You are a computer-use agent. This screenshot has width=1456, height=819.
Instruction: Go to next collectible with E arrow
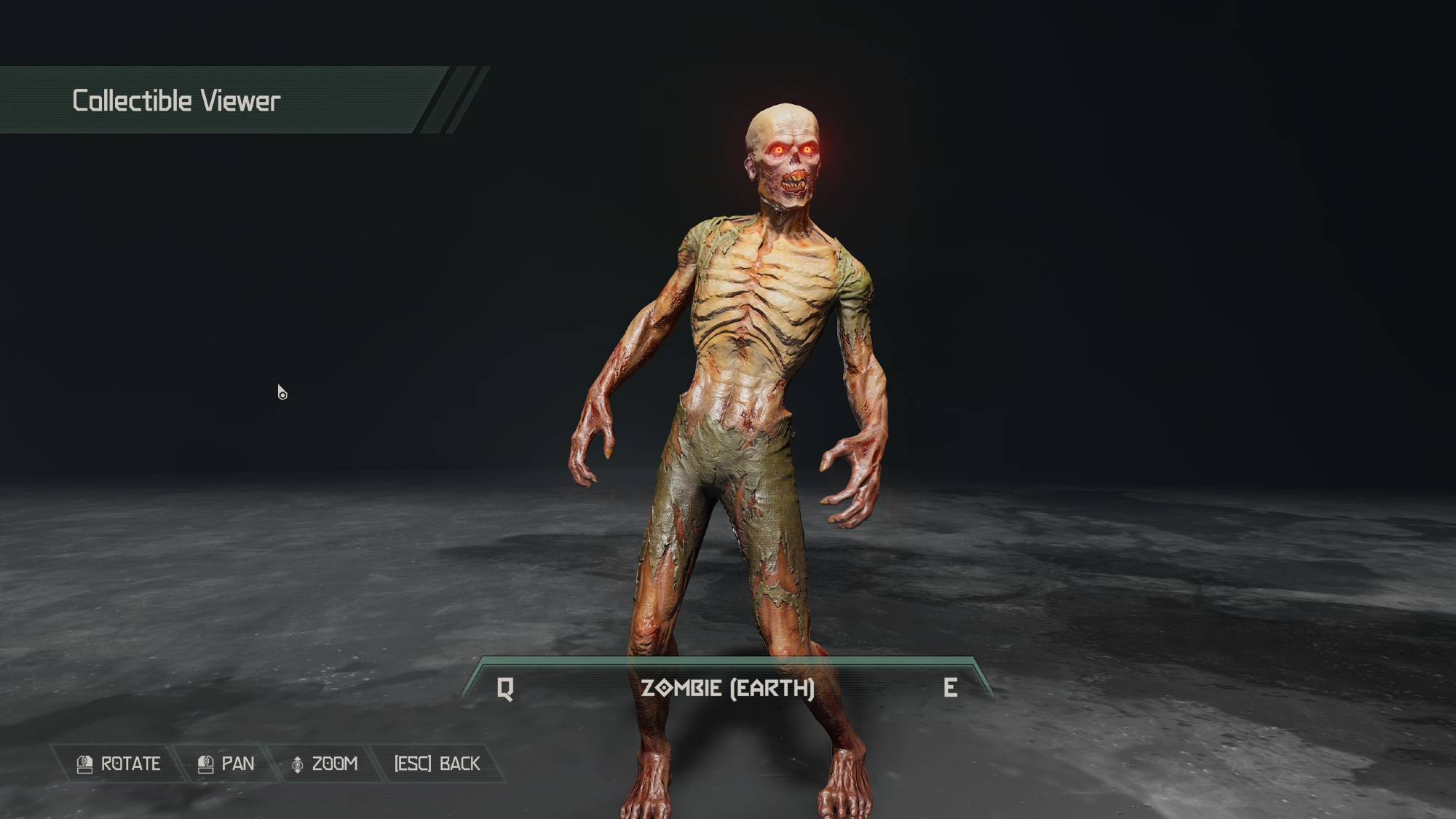(950, 688)
